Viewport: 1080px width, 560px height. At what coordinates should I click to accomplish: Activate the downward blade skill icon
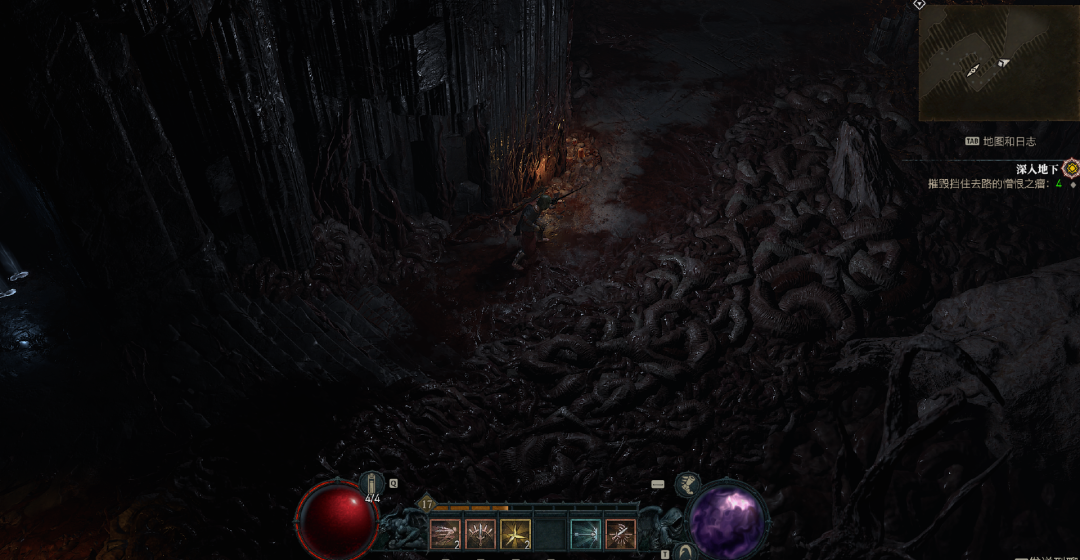click(x=480, y=534)
